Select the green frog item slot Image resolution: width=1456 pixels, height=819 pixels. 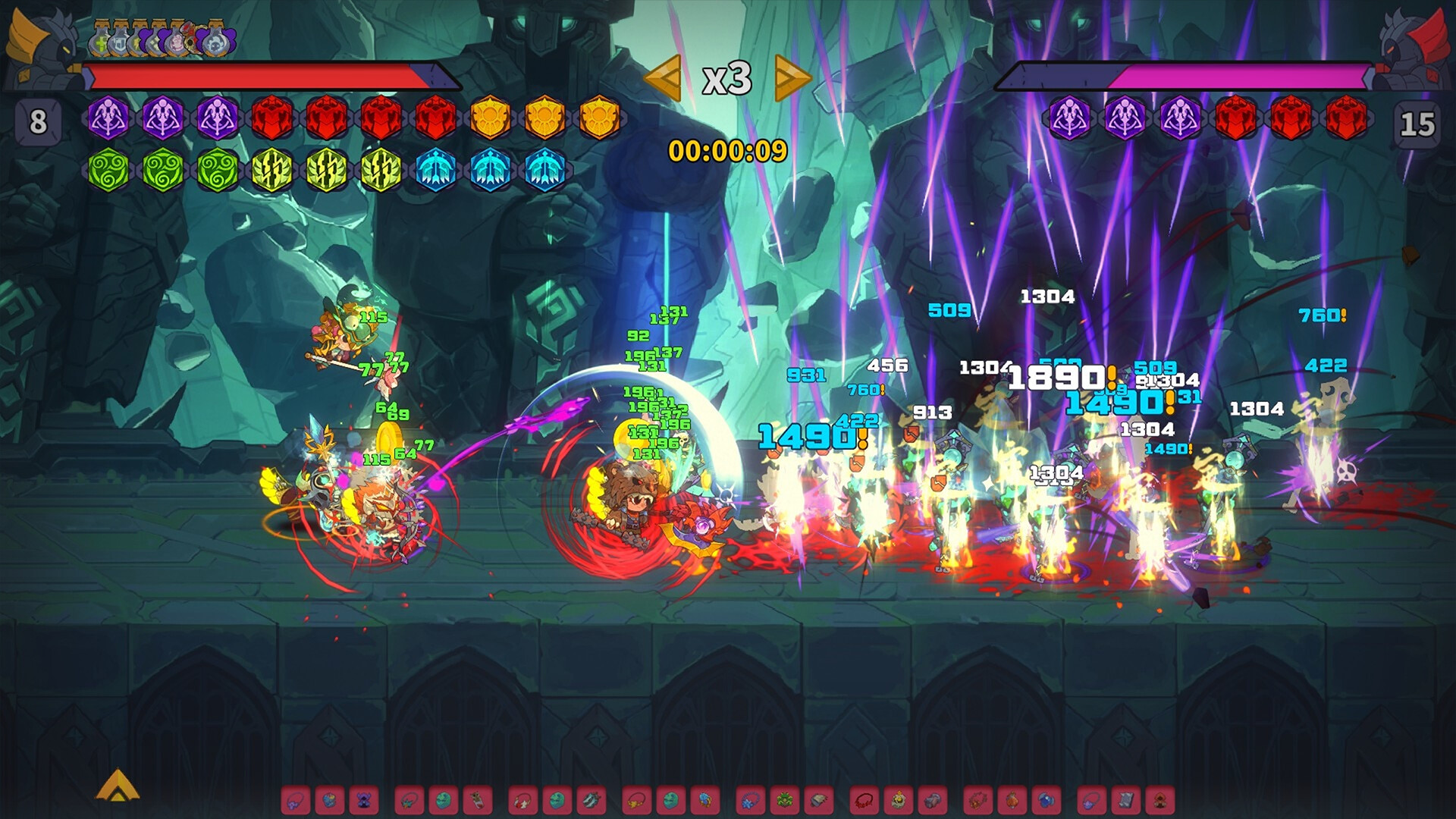(x=785, y=801)
